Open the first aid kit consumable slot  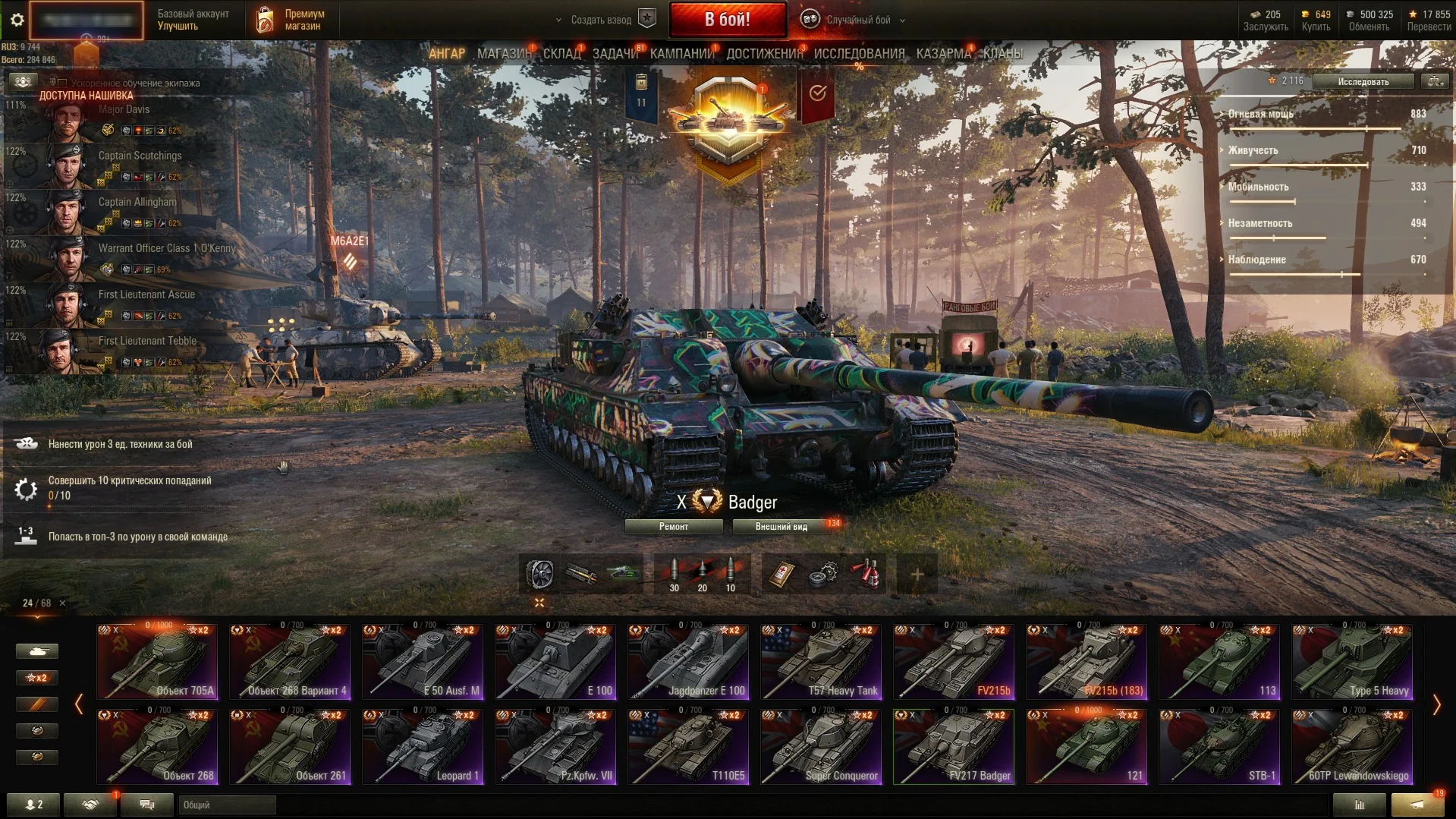tap(781, 574)
